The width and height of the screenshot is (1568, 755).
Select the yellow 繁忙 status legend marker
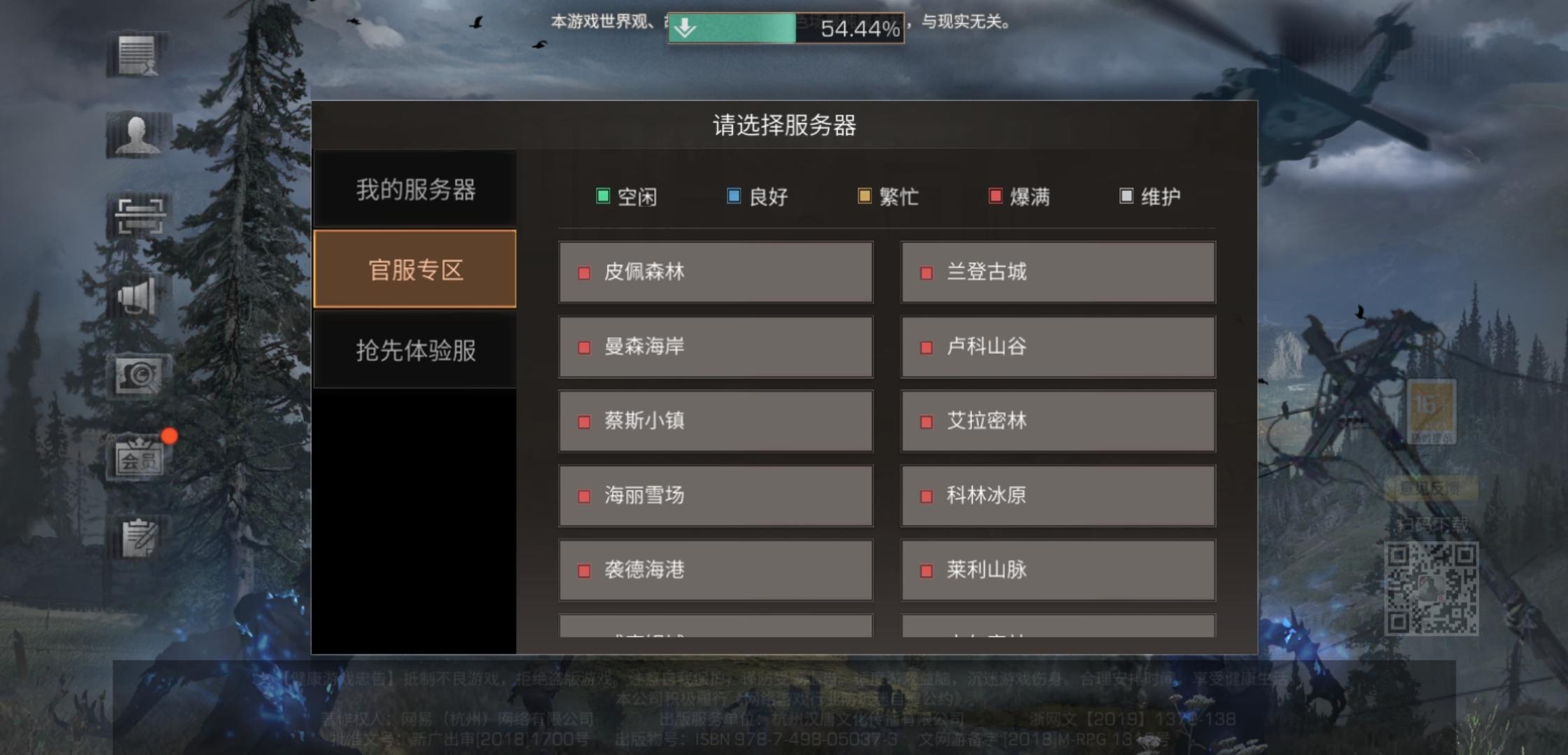865,196
